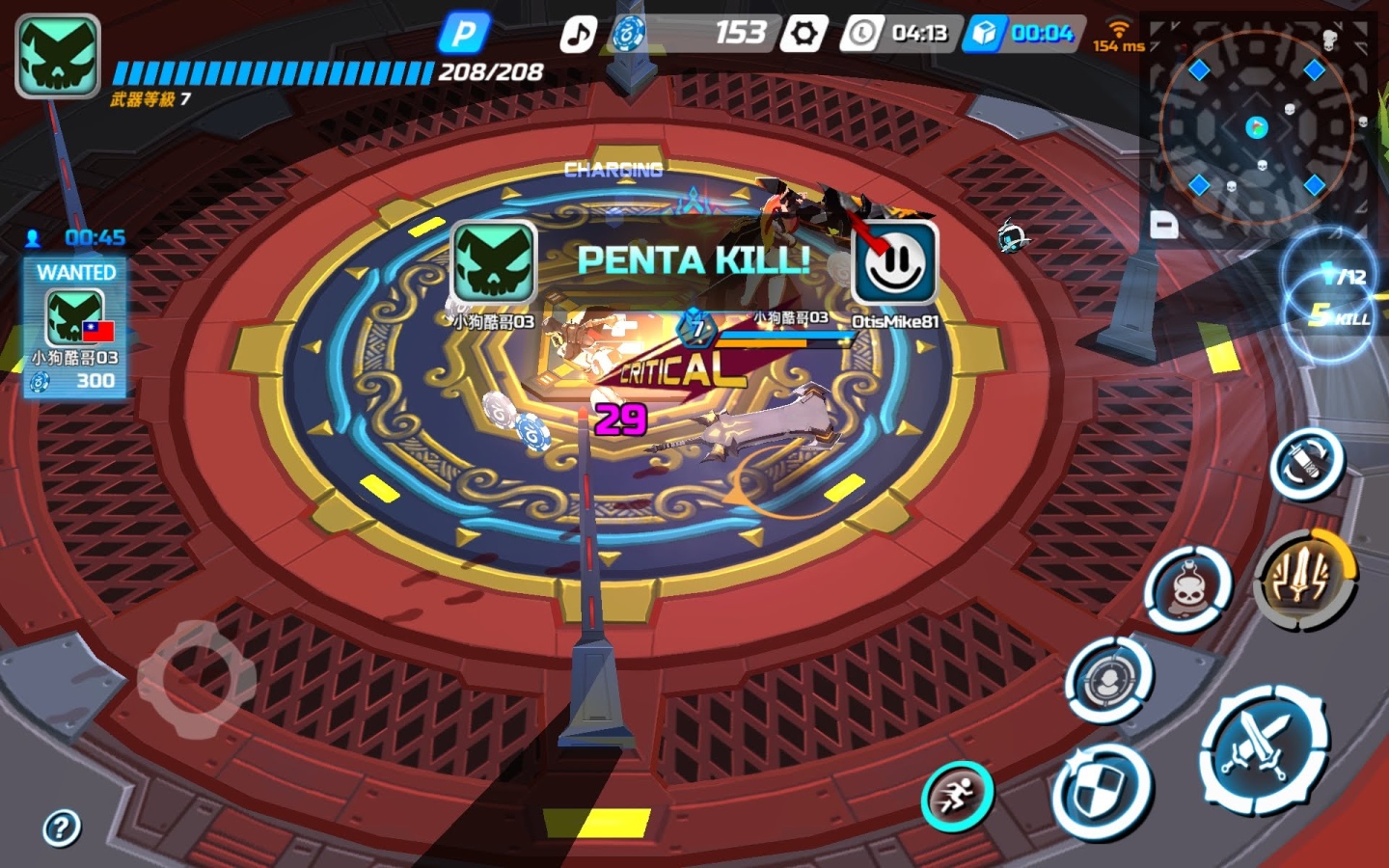Open the question mark help button
This screenshot has height=868, width=1389.
coord(62,827)
